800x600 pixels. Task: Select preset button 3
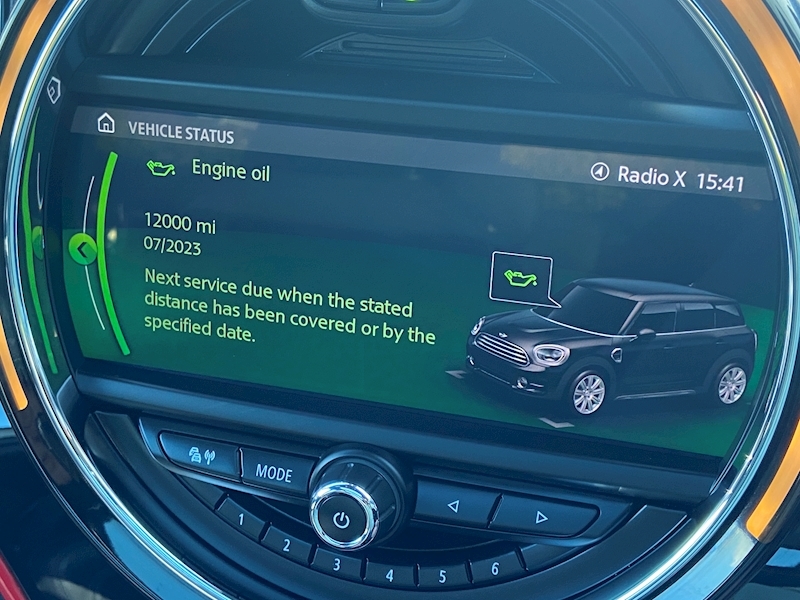[337, 564]
